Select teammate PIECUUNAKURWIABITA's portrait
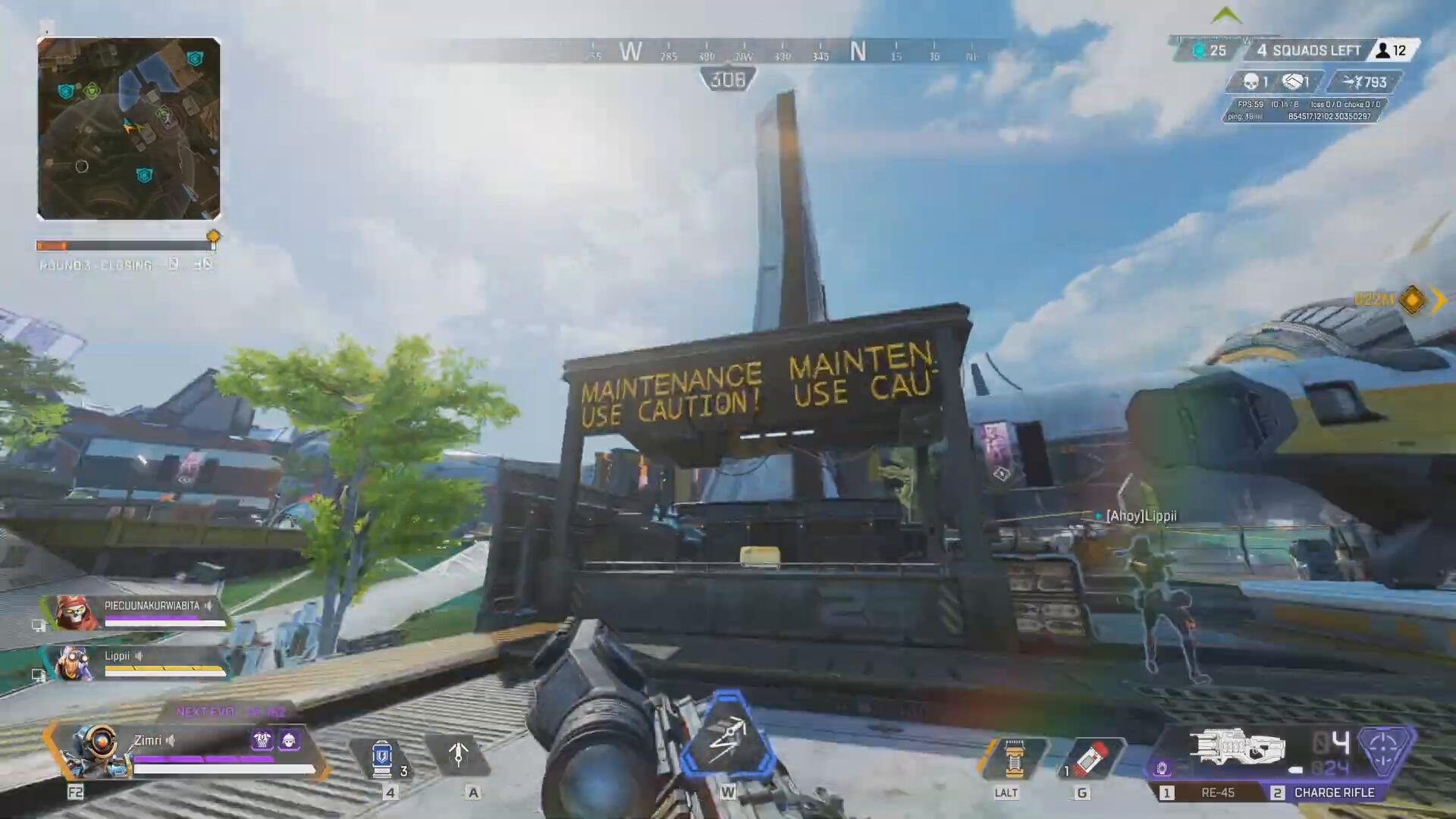Viewport: 1456px width, 819px height. coord(77,612)
